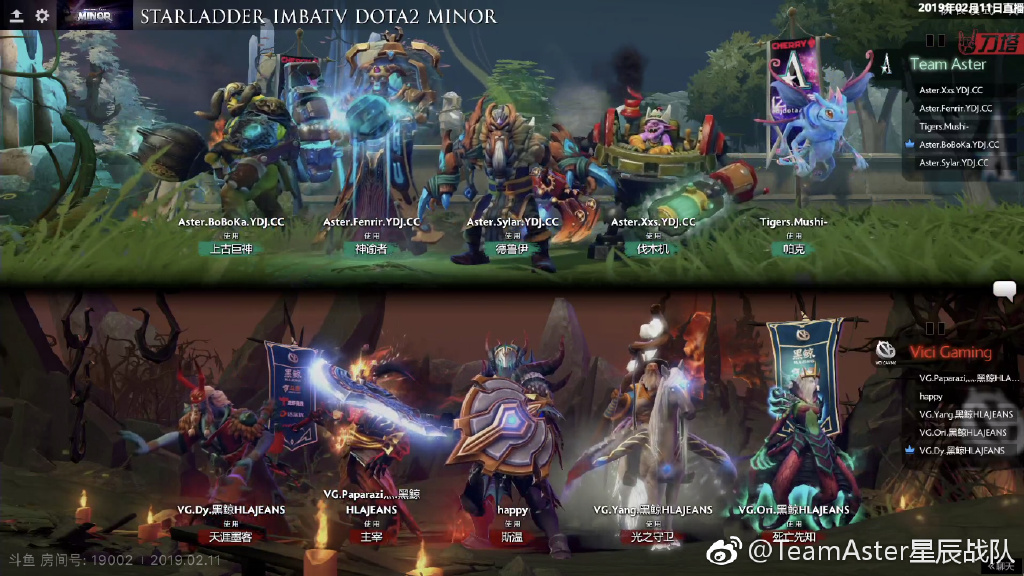Click the upward arrow dashboard icon

(x=17, y=16)
